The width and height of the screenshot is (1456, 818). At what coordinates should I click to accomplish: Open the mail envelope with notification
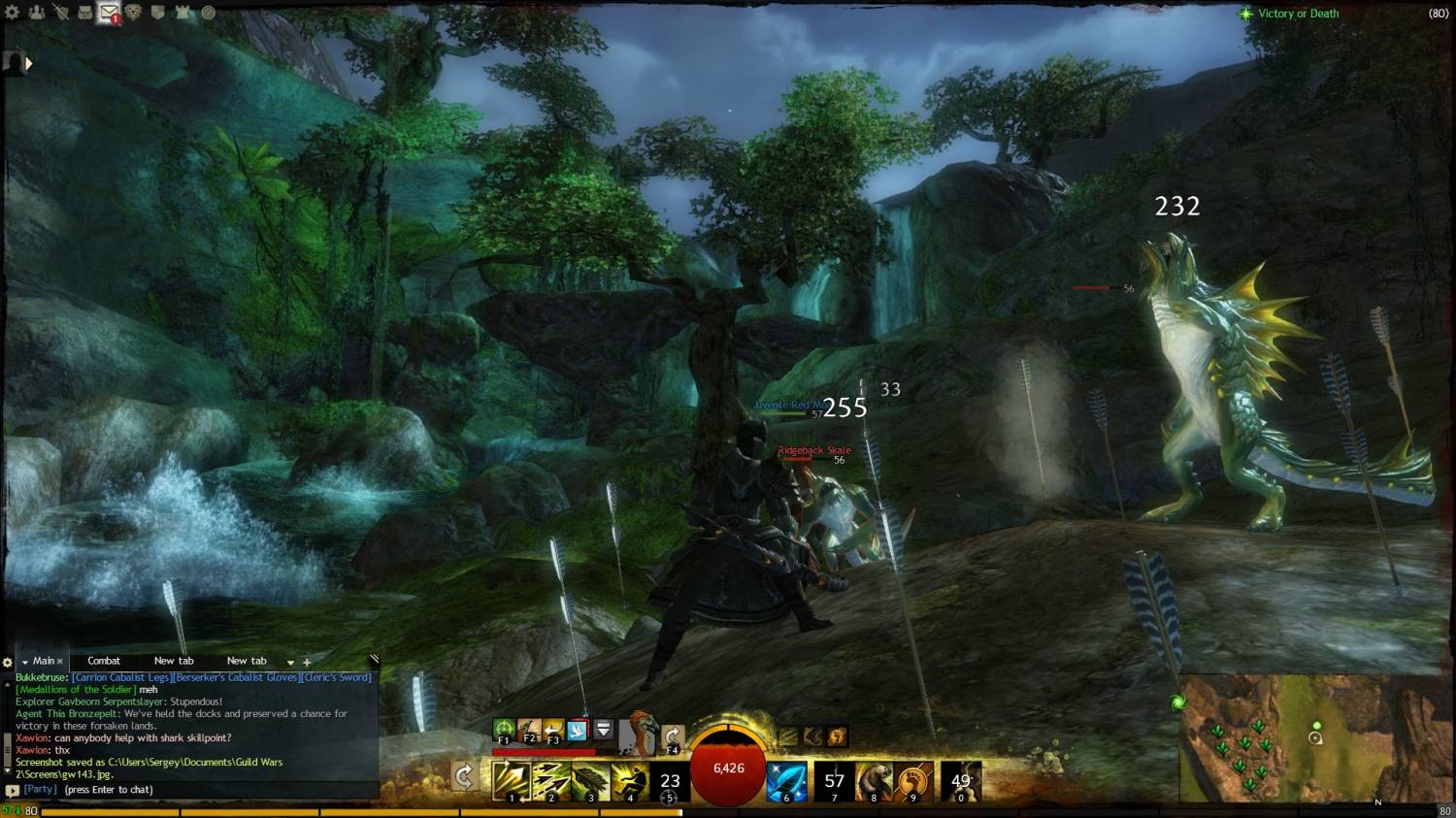click(x=109, y=14)
